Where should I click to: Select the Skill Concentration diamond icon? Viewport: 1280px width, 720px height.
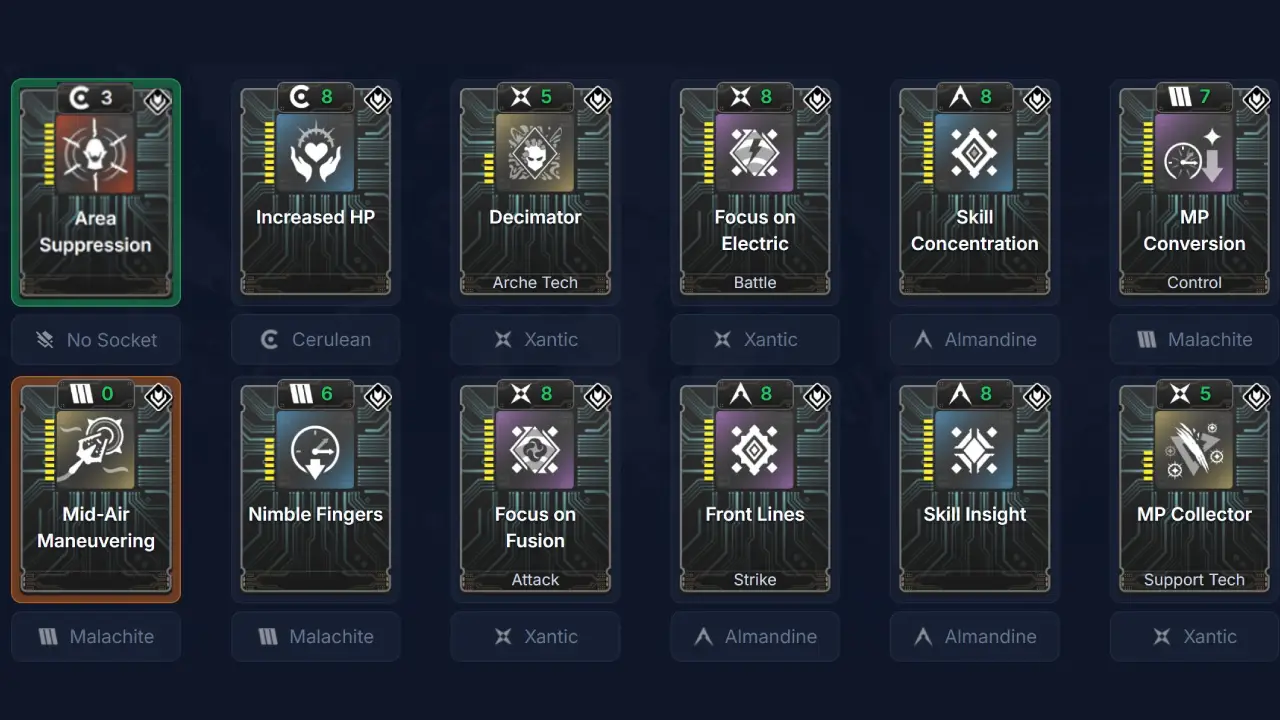click(974, 153)
